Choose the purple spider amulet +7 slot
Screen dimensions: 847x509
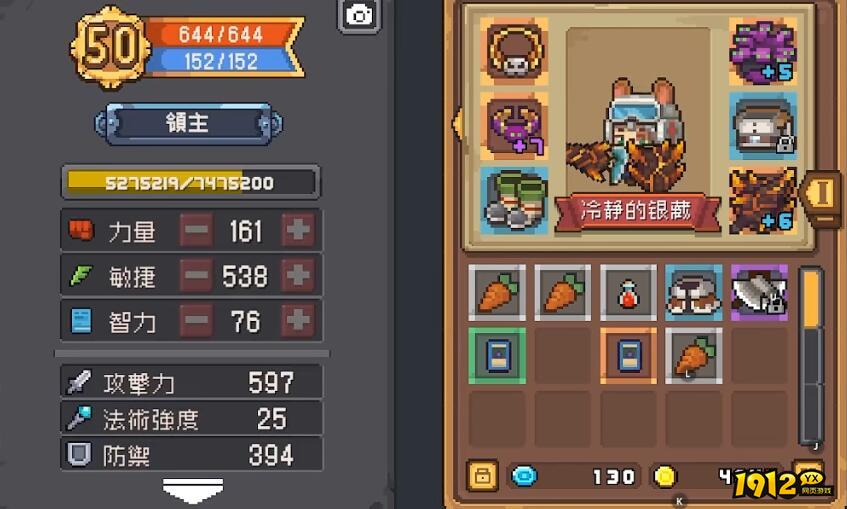pyautogui.click(x=513, y=125)
